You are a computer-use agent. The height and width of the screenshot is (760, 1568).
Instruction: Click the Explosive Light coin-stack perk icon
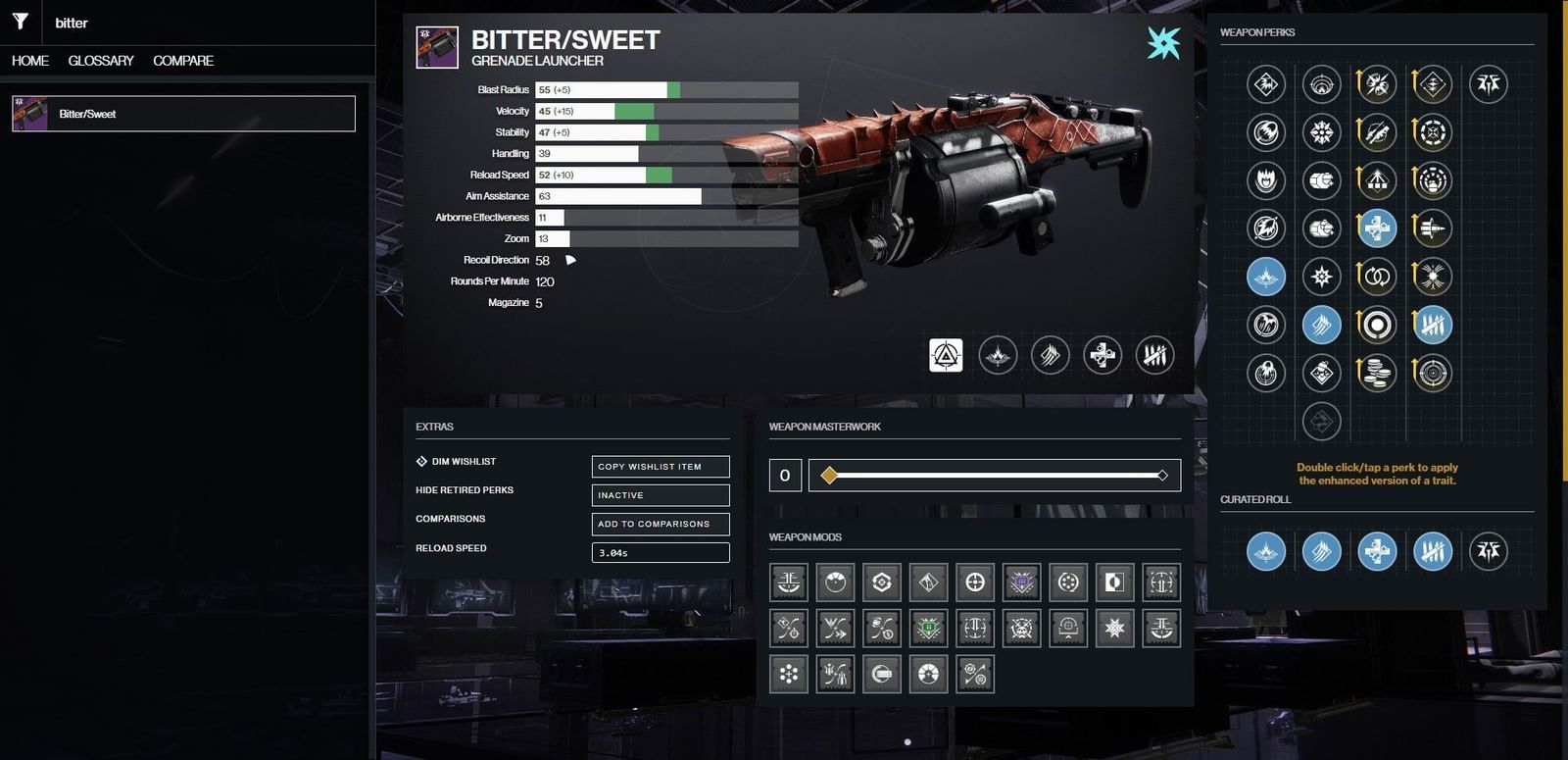[x=1378, y=373]
